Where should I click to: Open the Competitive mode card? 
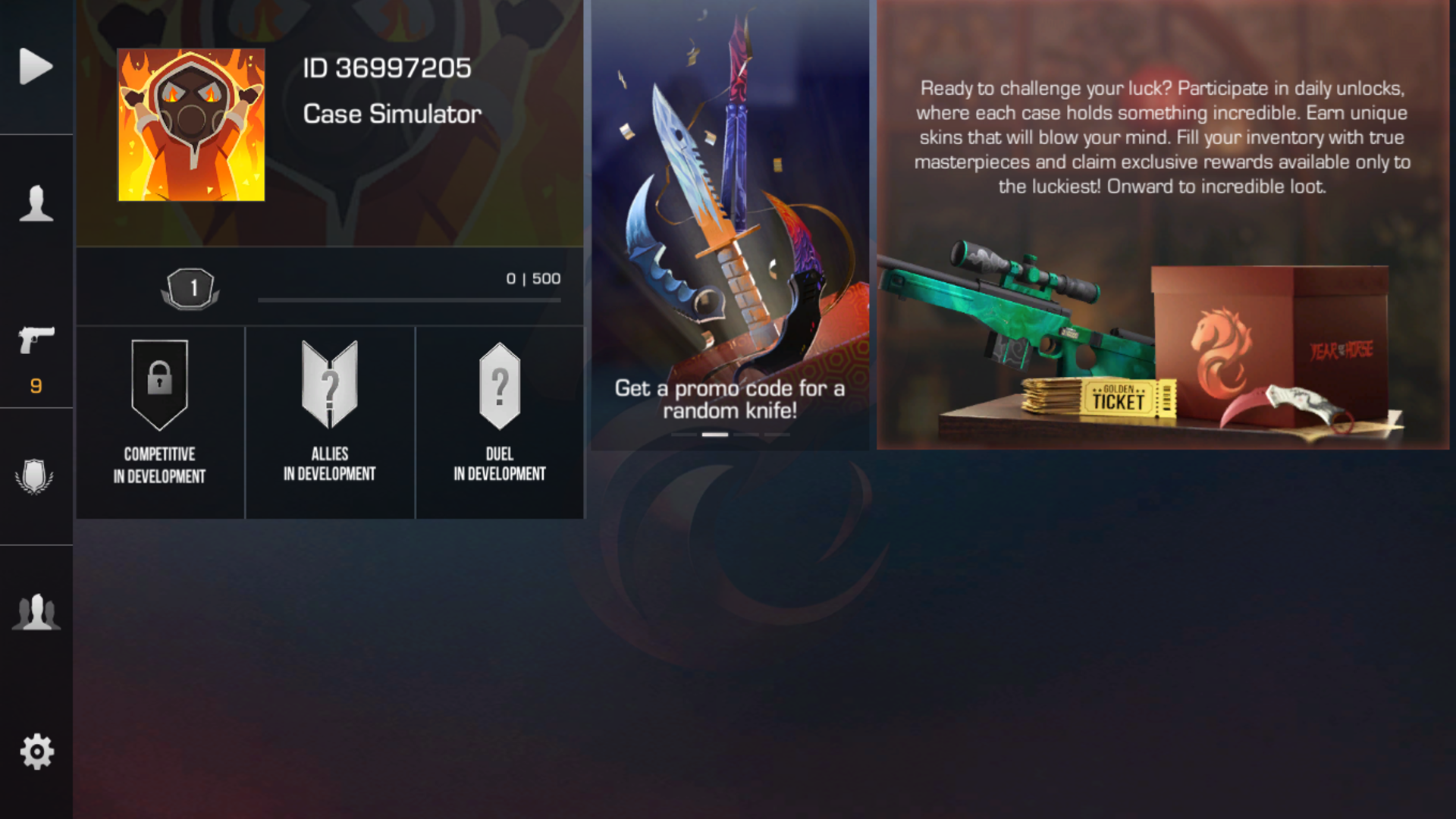(x=159, y=422)
